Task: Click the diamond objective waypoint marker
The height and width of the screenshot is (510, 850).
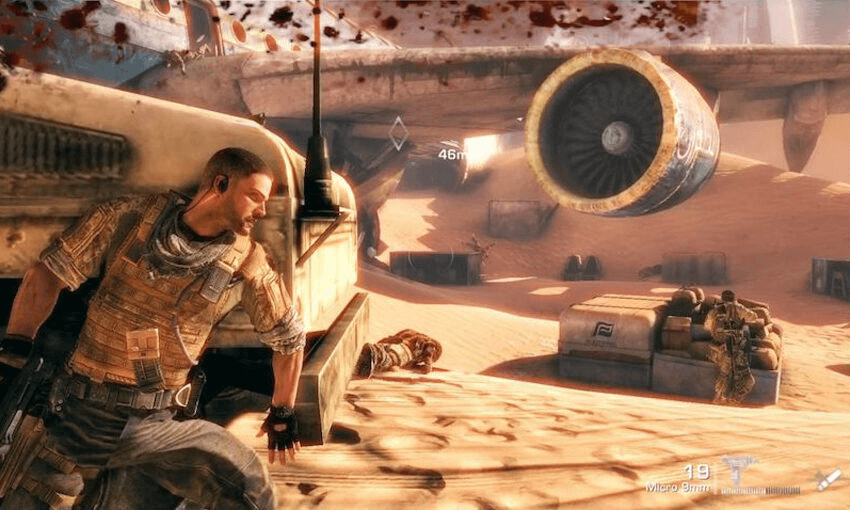Action: coord(398,133)
